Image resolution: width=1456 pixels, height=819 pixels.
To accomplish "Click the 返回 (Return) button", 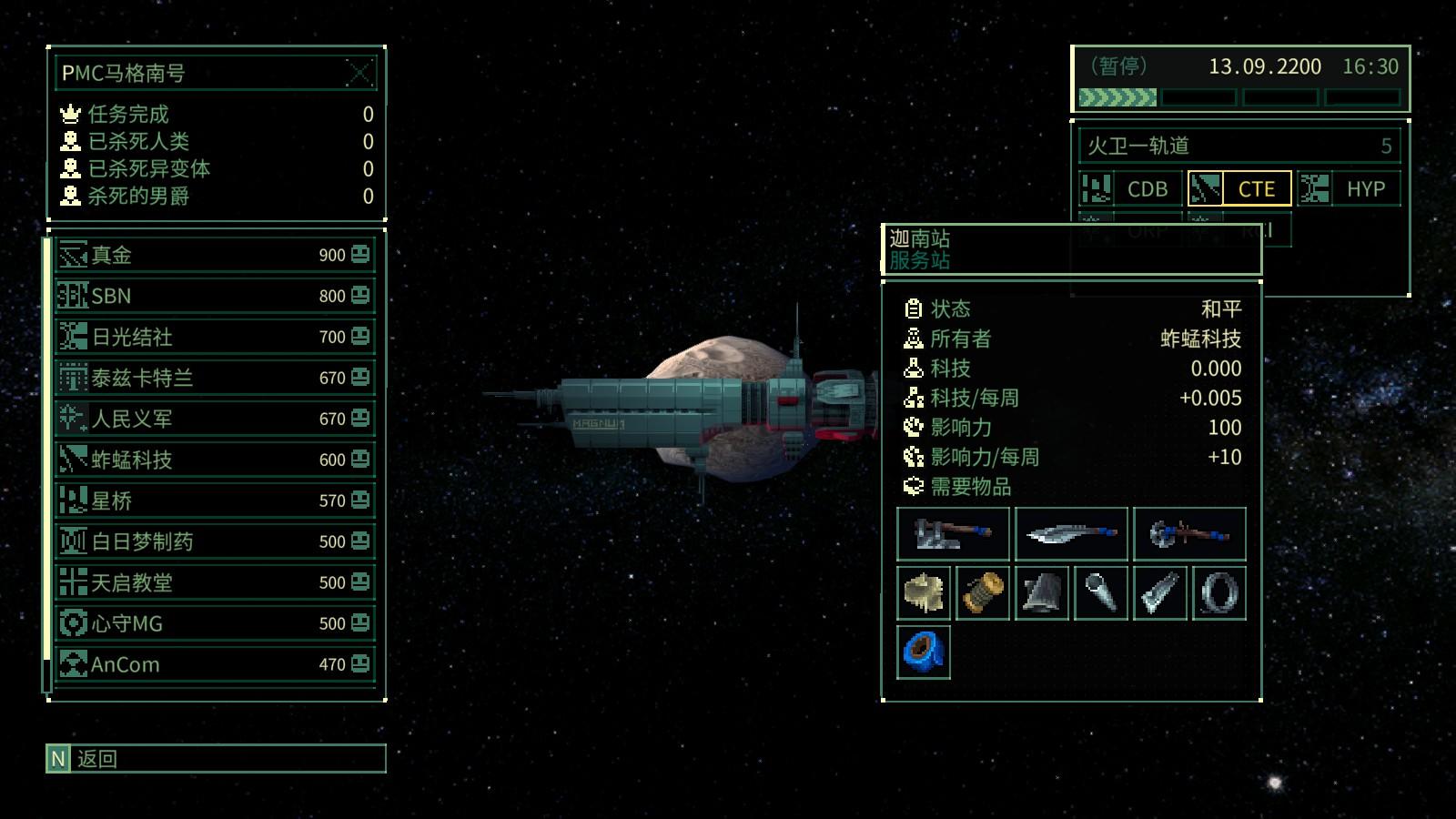I will pos(216,758).
